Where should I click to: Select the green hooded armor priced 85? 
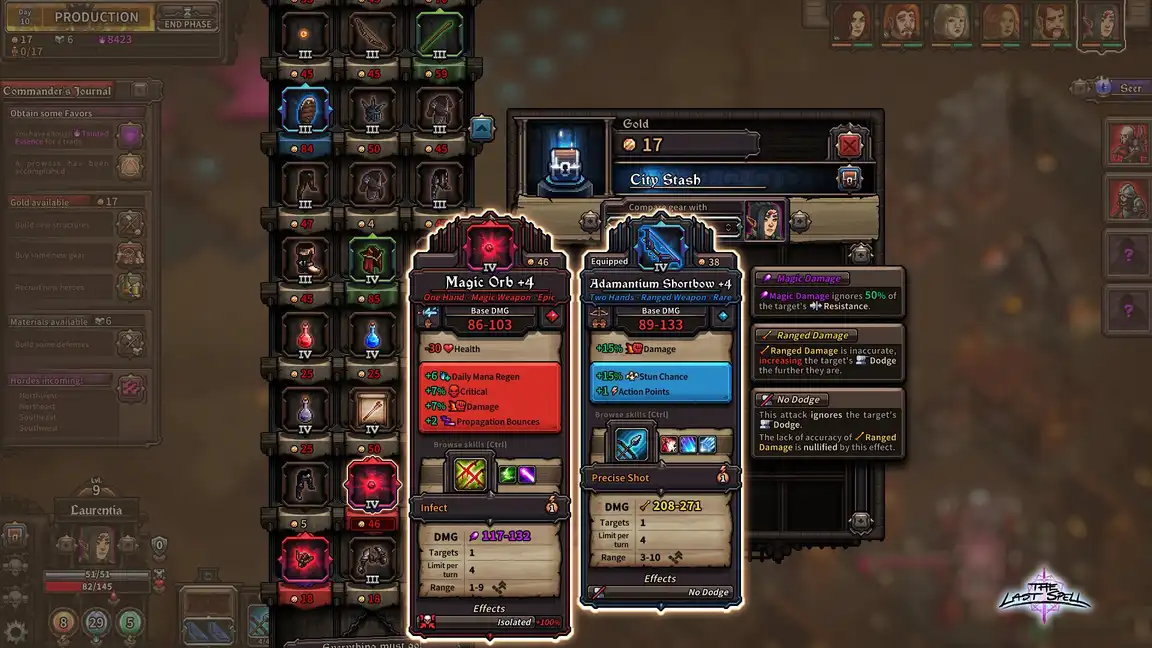coord(372,260)
